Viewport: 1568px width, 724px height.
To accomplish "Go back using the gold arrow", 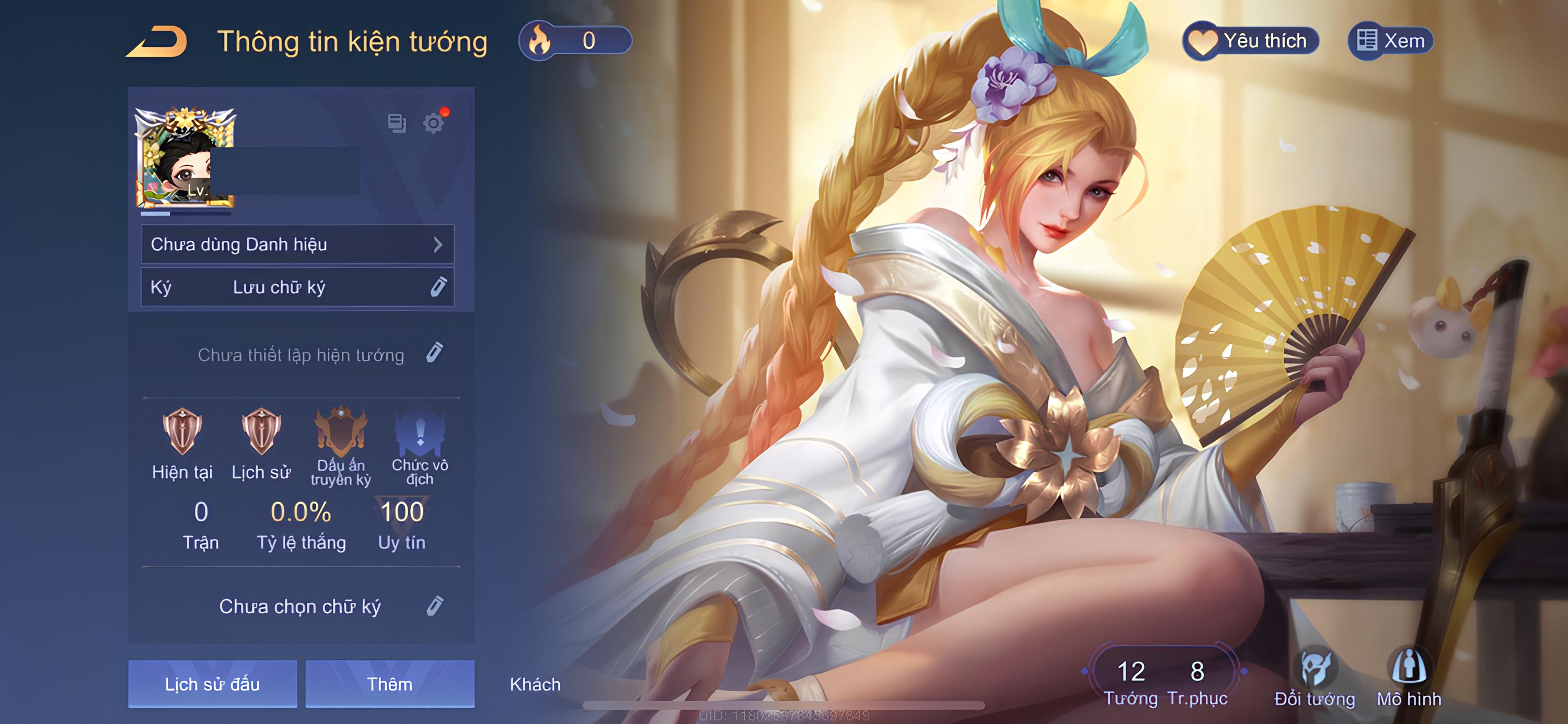I will pos(157,42).
